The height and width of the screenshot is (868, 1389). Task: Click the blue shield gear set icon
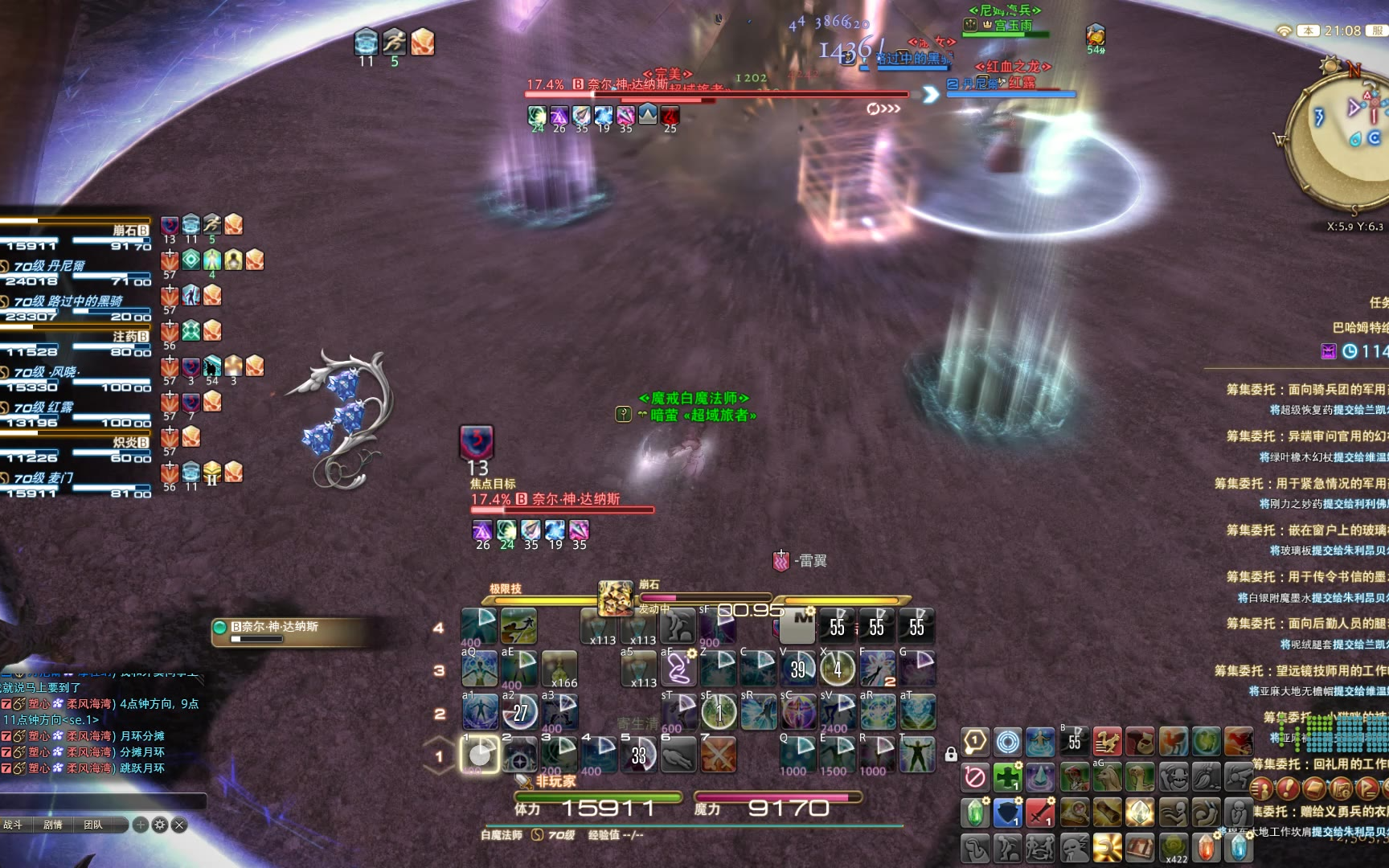coord(1007,813)
